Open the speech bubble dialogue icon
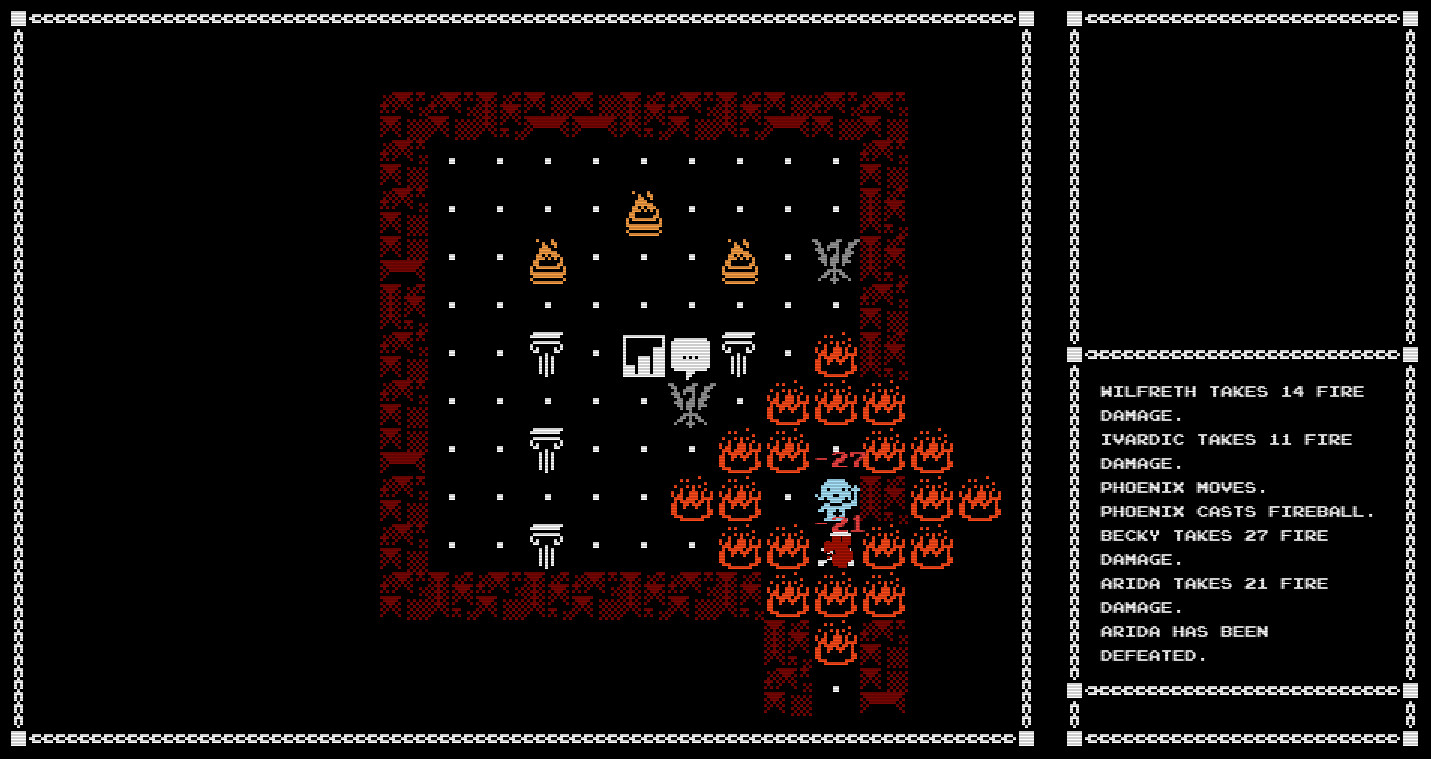The height and width of the screenshot is (759, 1431). click(x=693, y=355)
